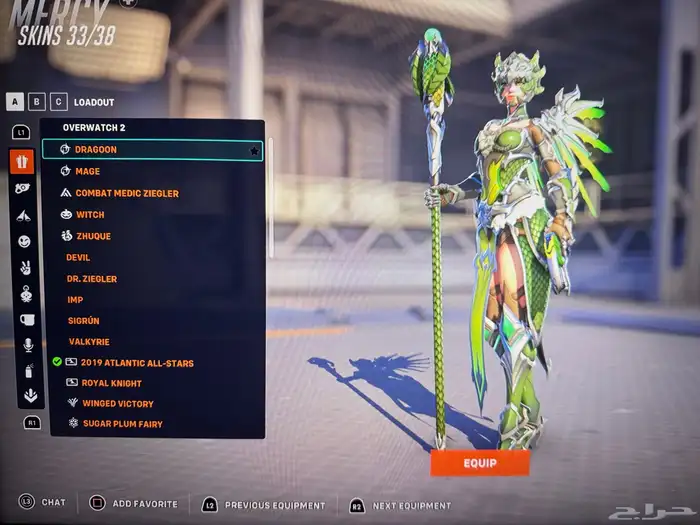Choose the Valkyrie skin
The image size is (700, 525).
(87, 341)
